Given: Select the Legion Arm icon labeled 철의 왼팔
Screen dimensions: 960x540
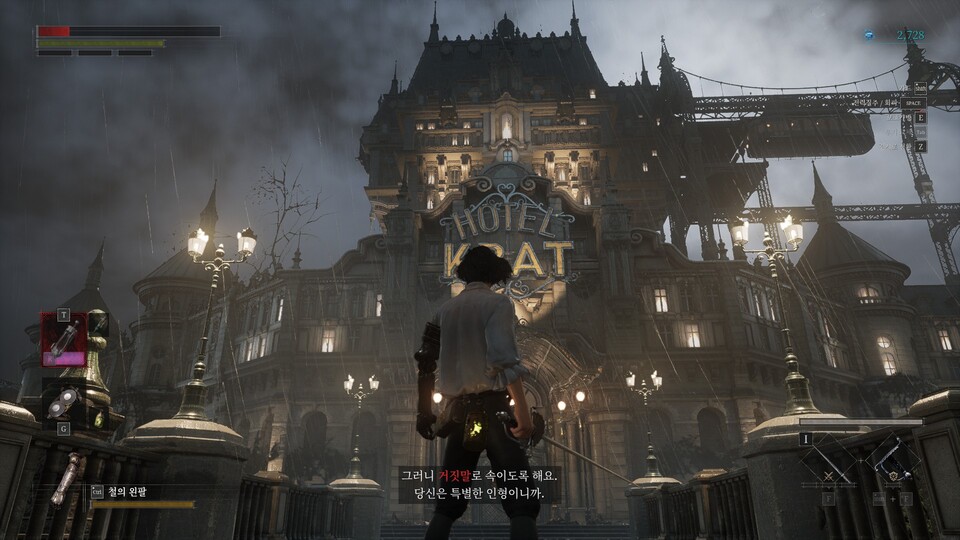Looking at the screenshot, I should [66, 479].
